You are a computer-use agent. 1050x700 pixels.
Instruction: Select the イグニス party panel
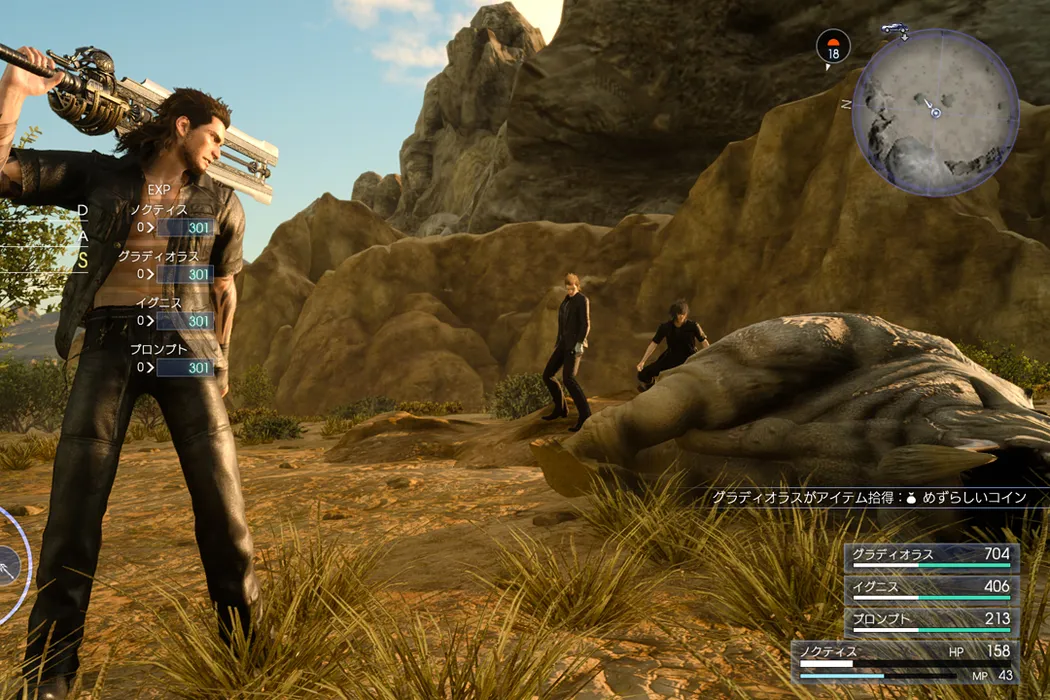tap(931, 588)
